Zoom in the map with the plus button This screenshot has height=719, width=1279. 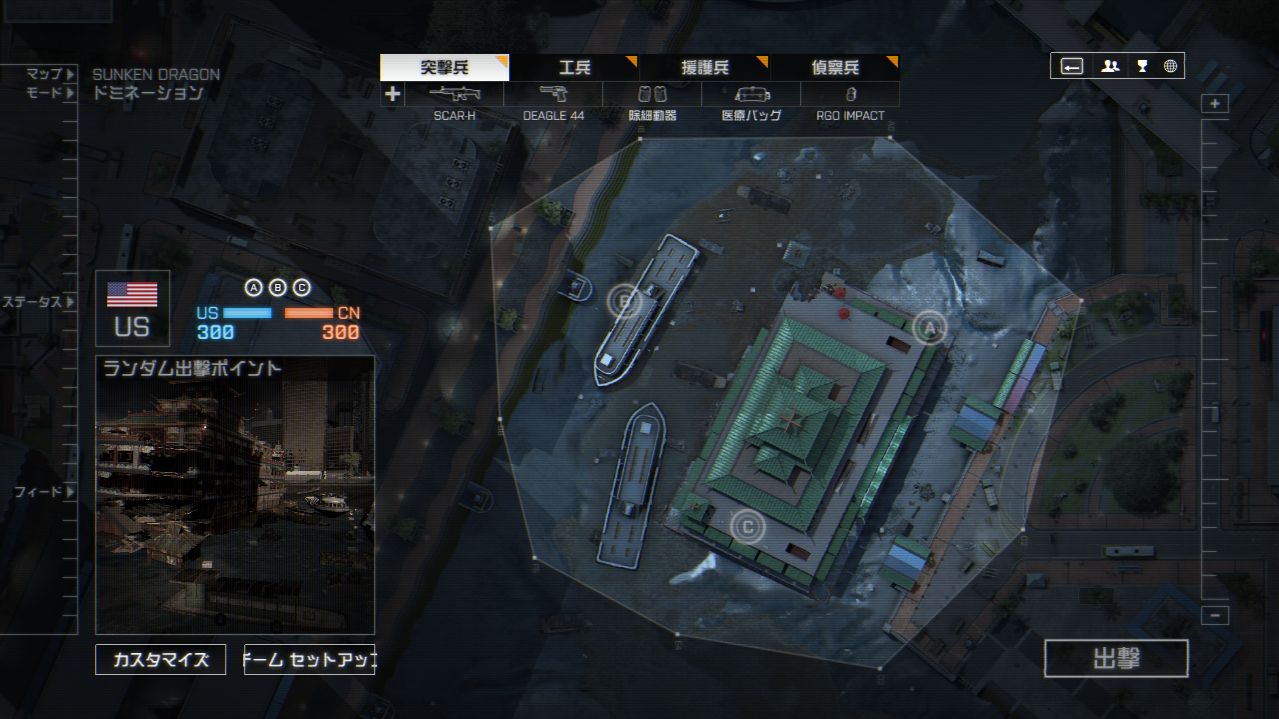point(1215,104)
